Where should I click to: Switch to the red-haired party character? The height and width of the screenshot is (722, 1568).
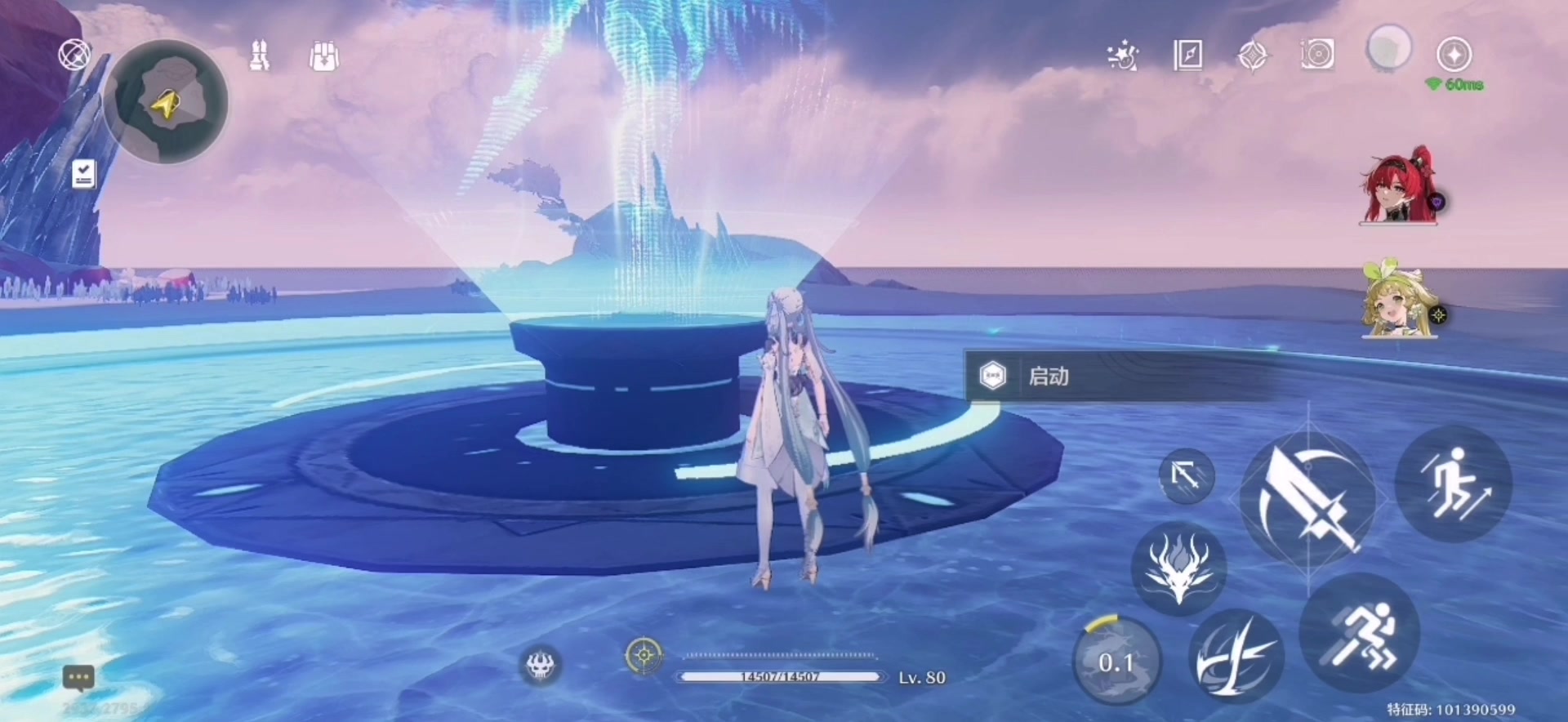pyautogui.click(x=1399, y=188)
